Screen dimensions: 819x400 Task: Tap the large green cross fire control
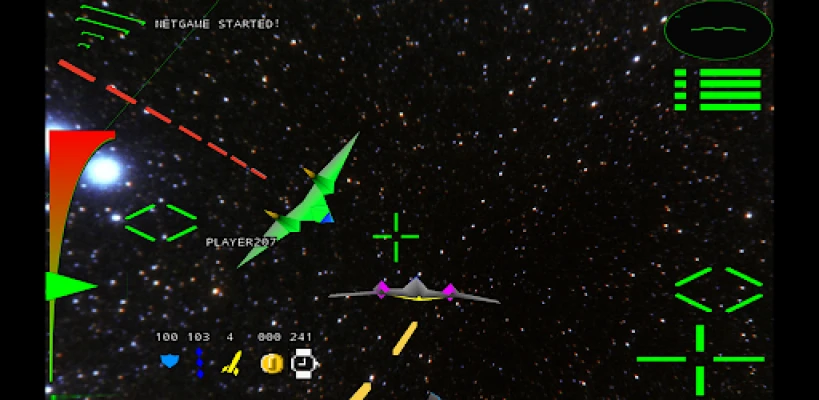(699, 358)
